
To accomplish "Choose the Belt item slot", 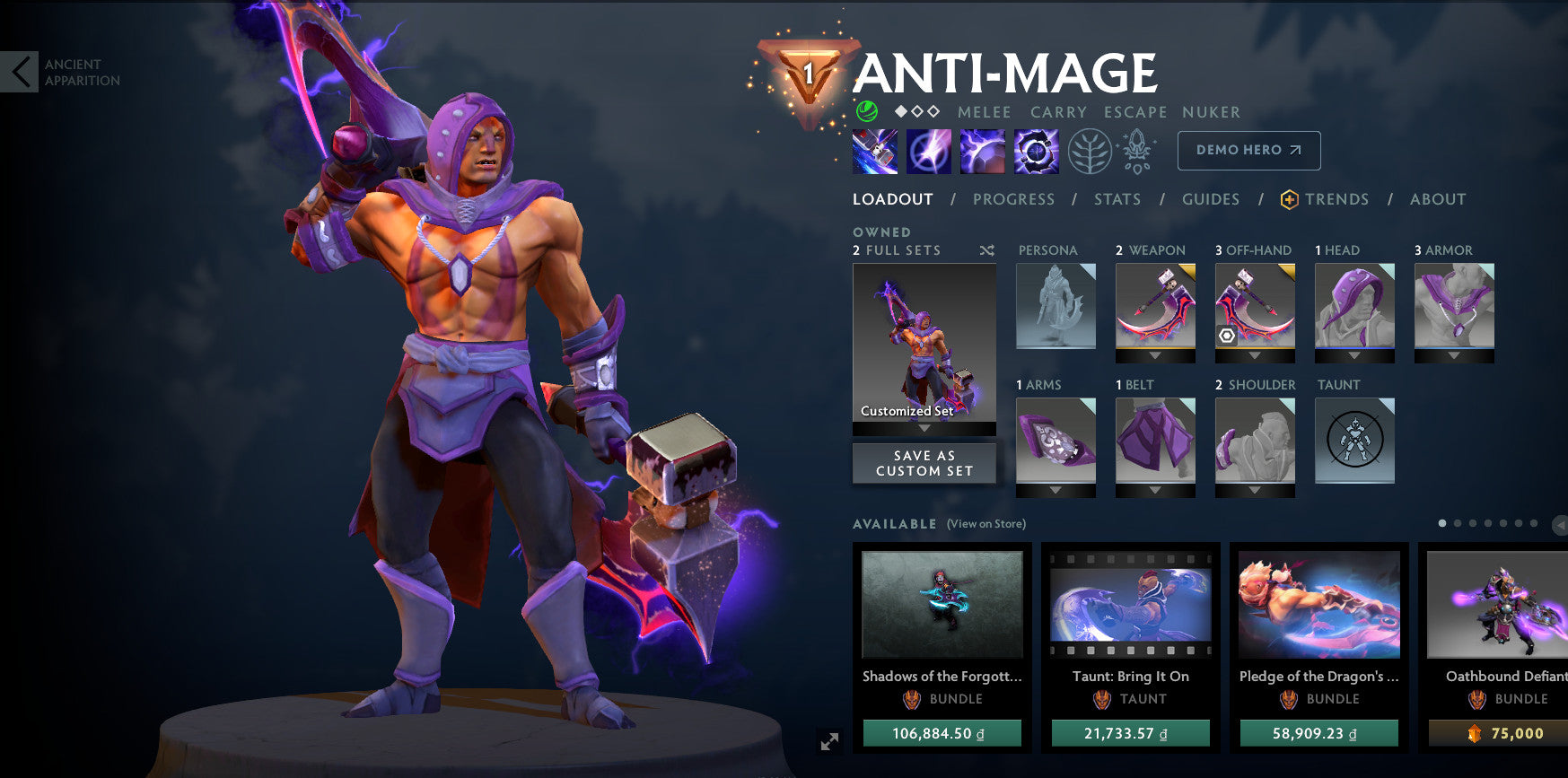I will (1155, 441).
